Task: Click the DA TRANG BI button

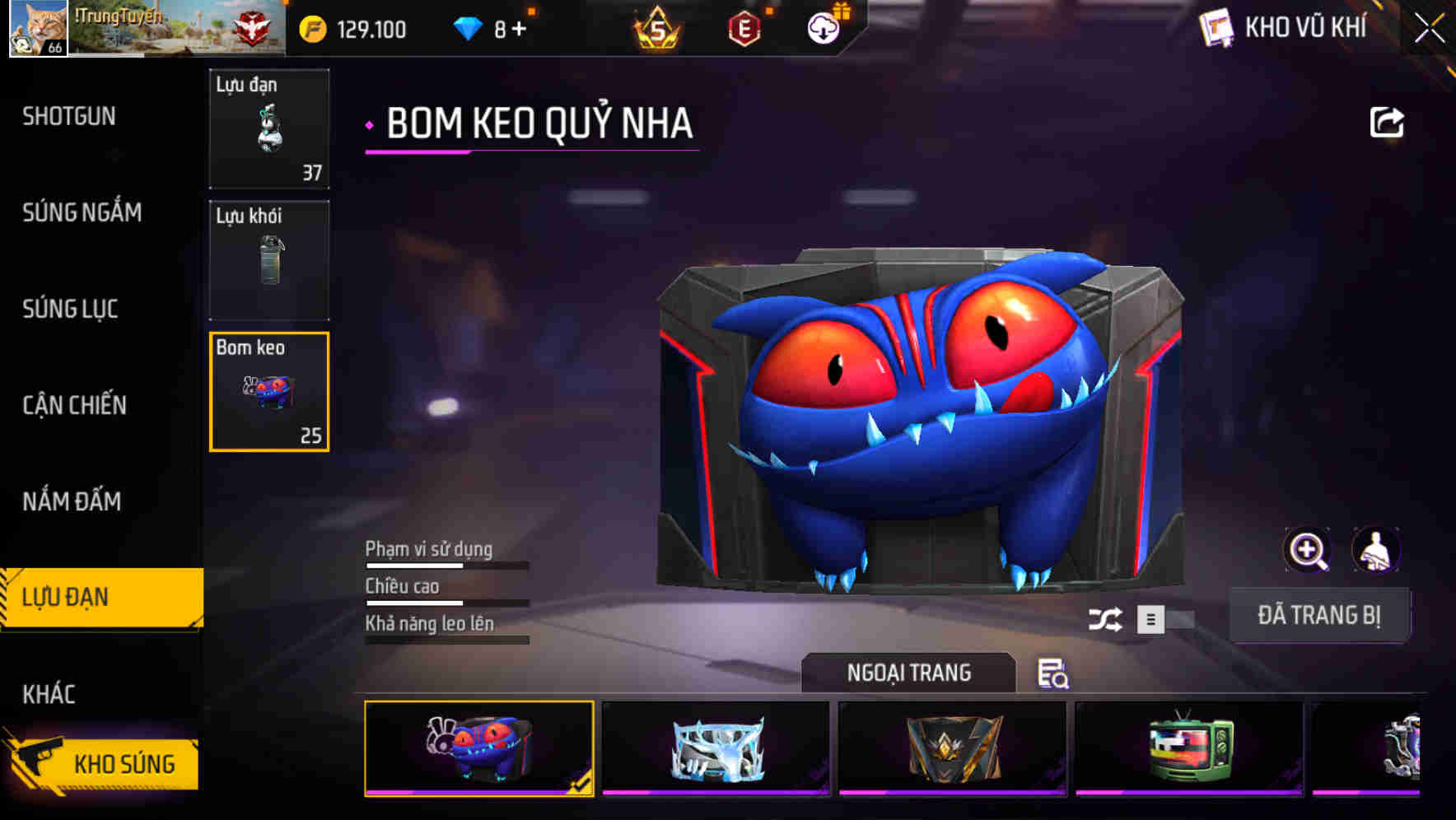Action: click(1320, 614)
